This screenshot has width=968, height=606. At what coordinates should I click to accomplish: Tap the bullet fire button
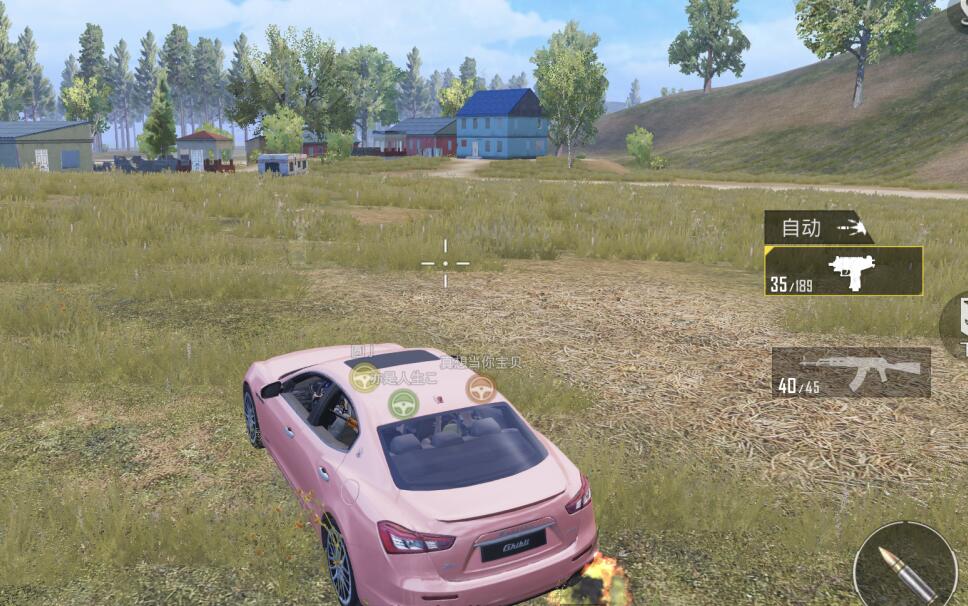point(906,567)
